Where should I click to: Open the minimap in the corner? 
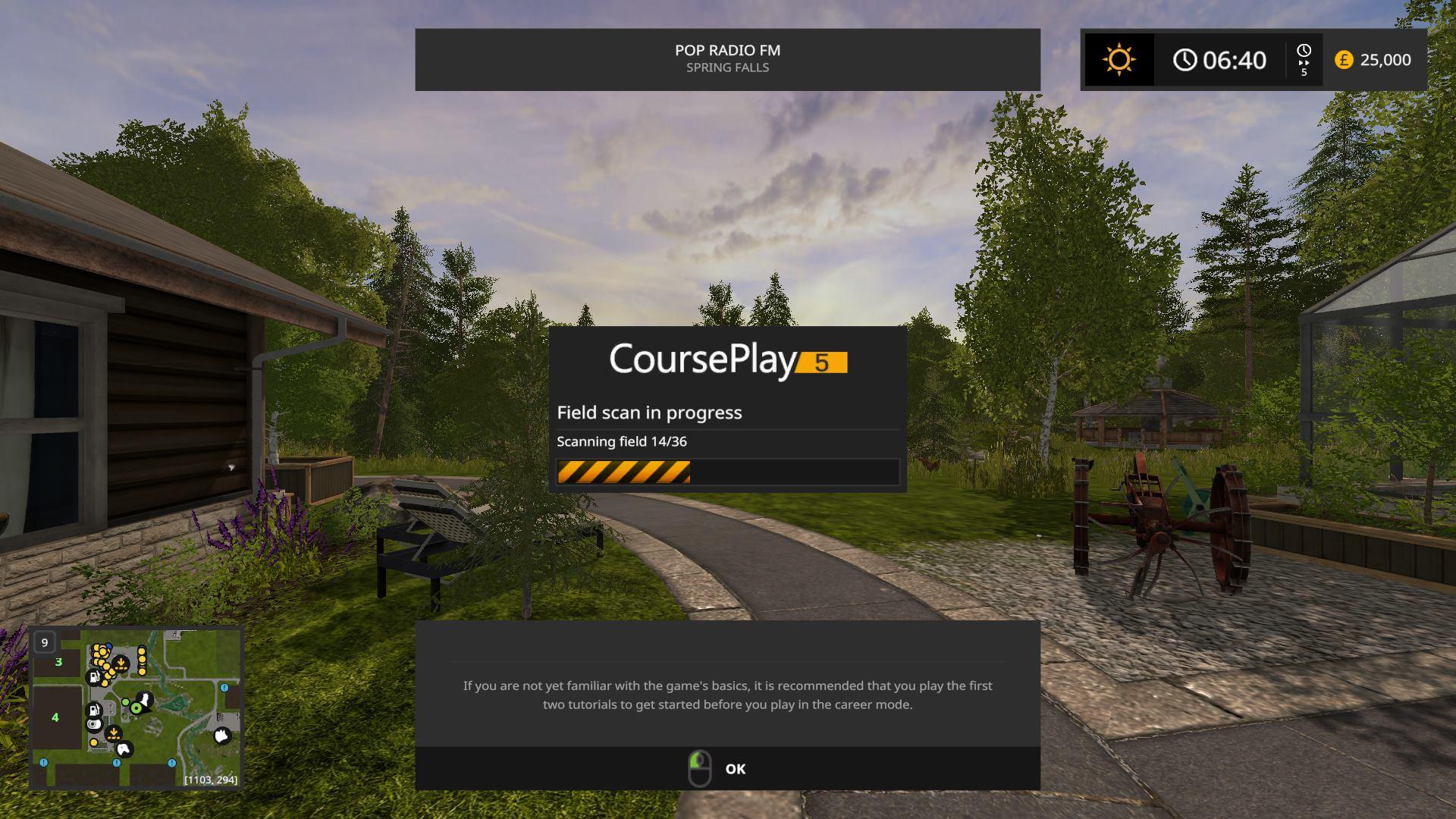coord(136,708)
